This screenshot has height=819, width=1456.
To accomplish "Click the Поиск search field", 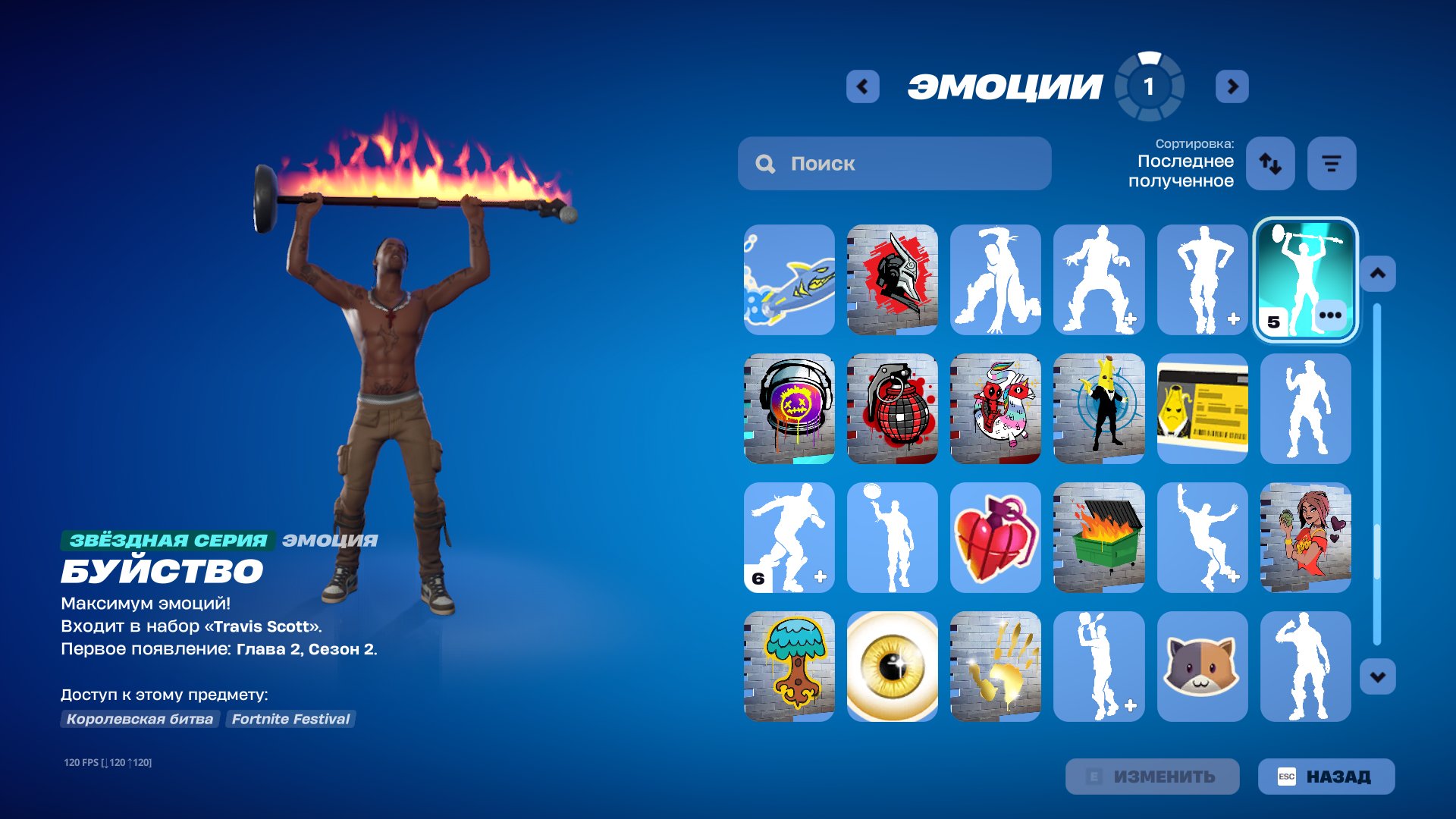I will pyautogui.click(x=895, y=163).
